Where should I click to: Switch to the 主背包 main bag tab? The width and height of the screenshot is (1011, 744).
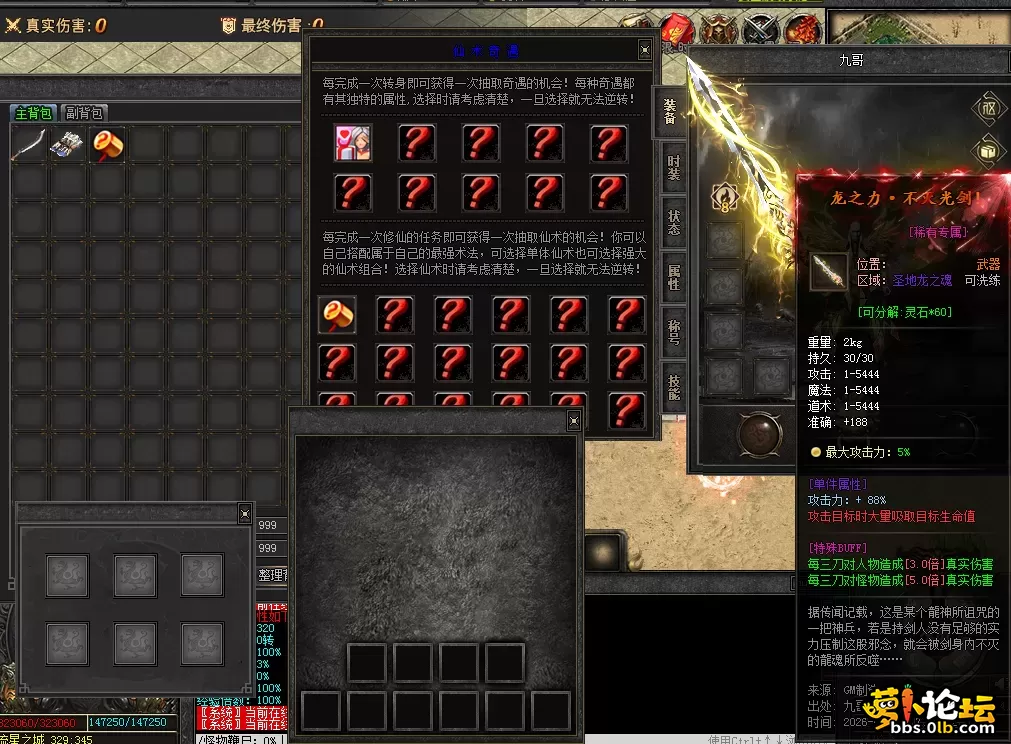(33, 113)
